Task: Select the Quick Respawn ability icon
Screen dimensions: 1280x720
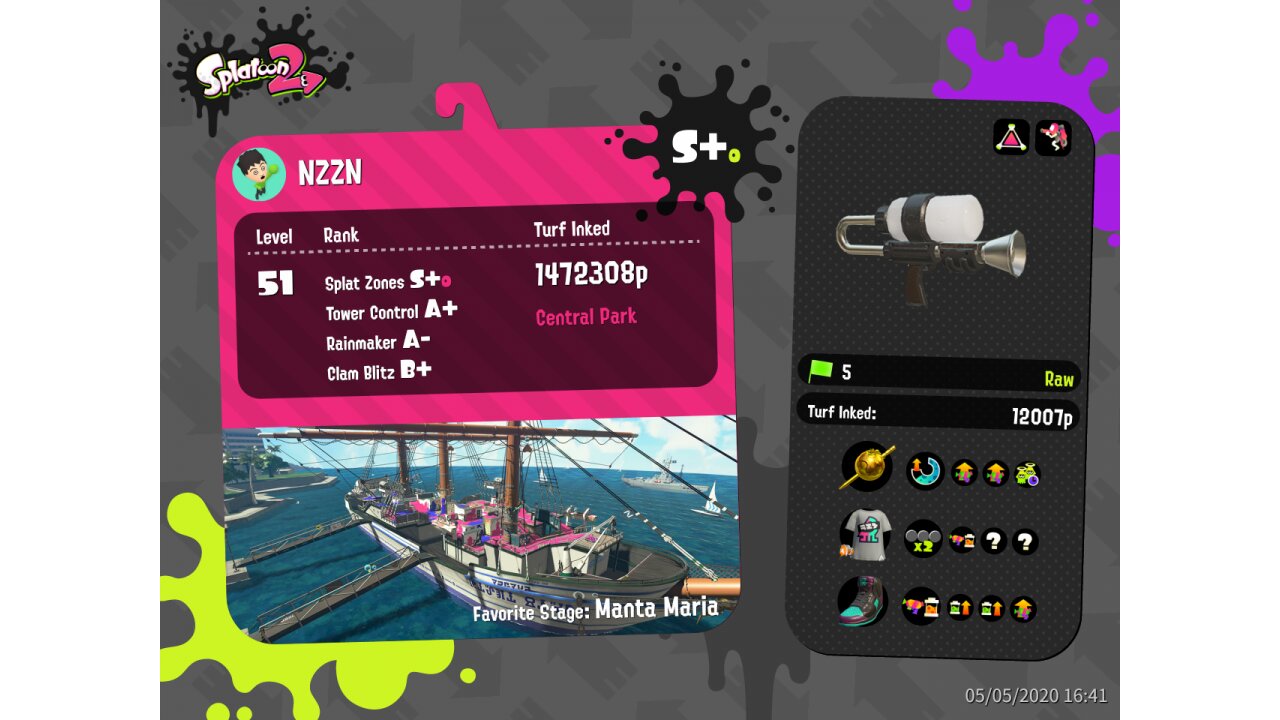Action: pos(1027,473)
